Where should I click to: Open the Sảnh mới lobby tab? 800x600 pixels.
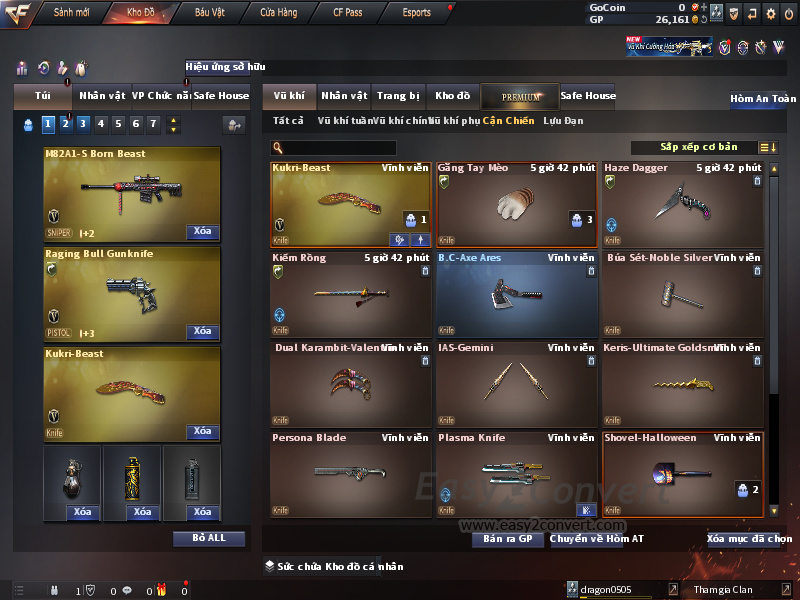71,12
